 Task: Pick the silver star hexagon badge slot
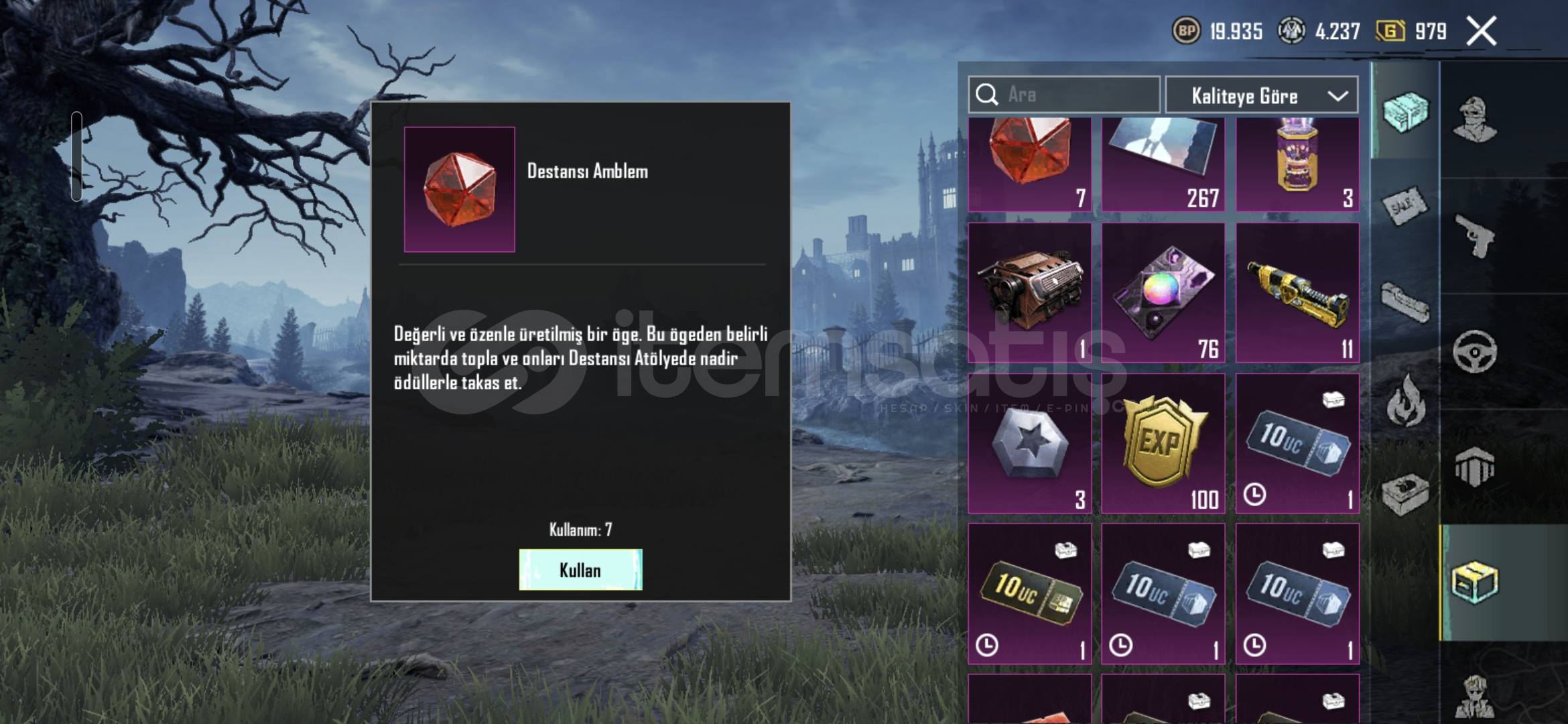tap(1029, 444)
